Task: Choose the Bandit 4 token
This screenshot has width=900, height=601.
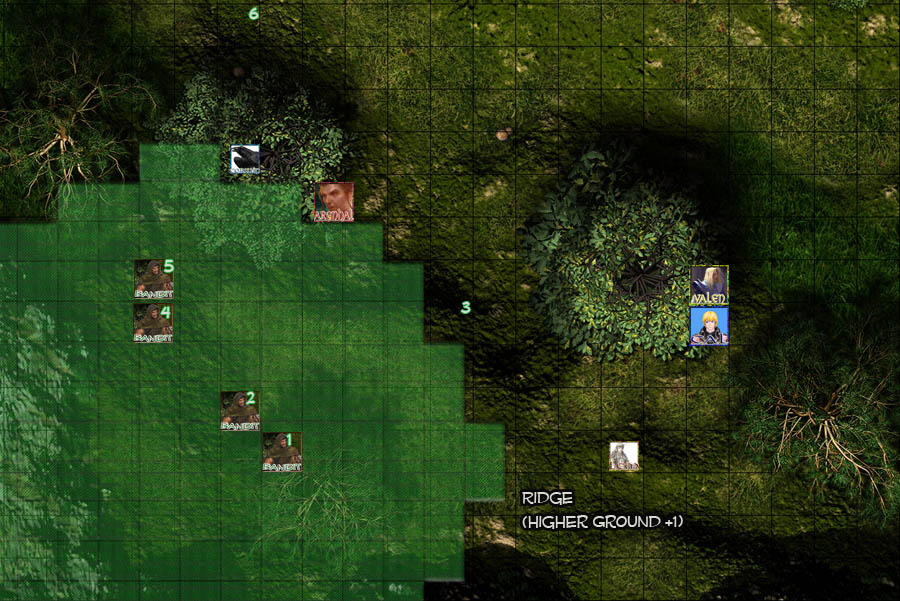Action: [x=153, y=324]
